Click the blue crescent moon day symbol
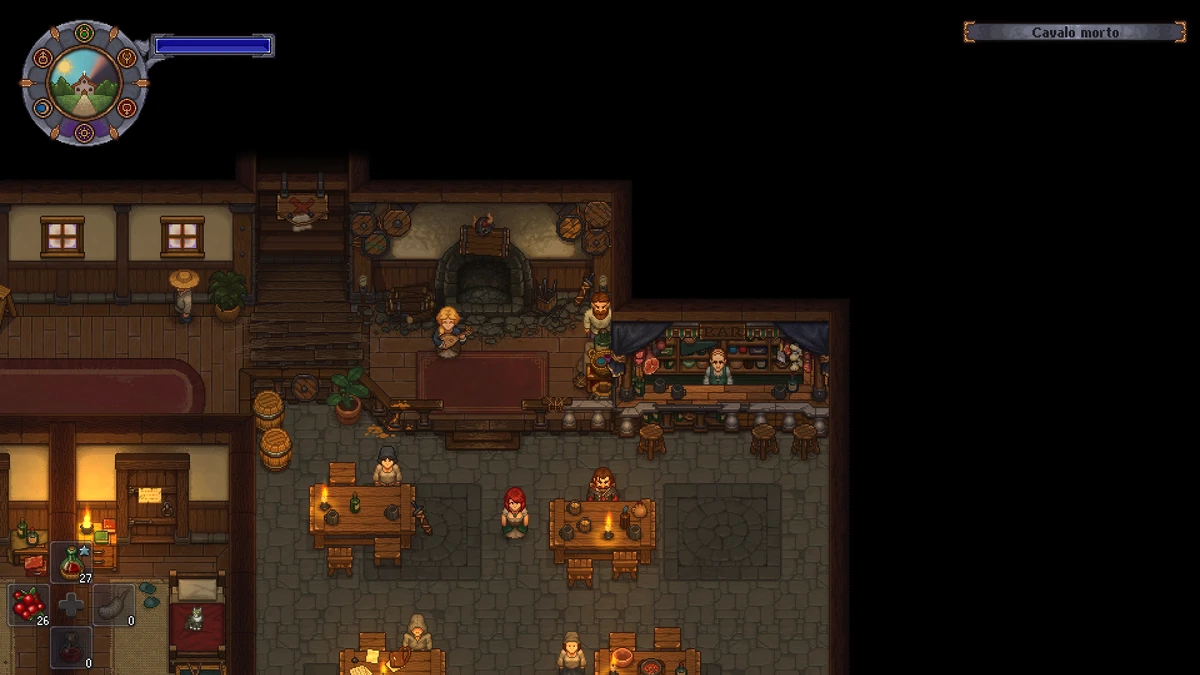Screen dimensions: 1200x675 [42, 108]
